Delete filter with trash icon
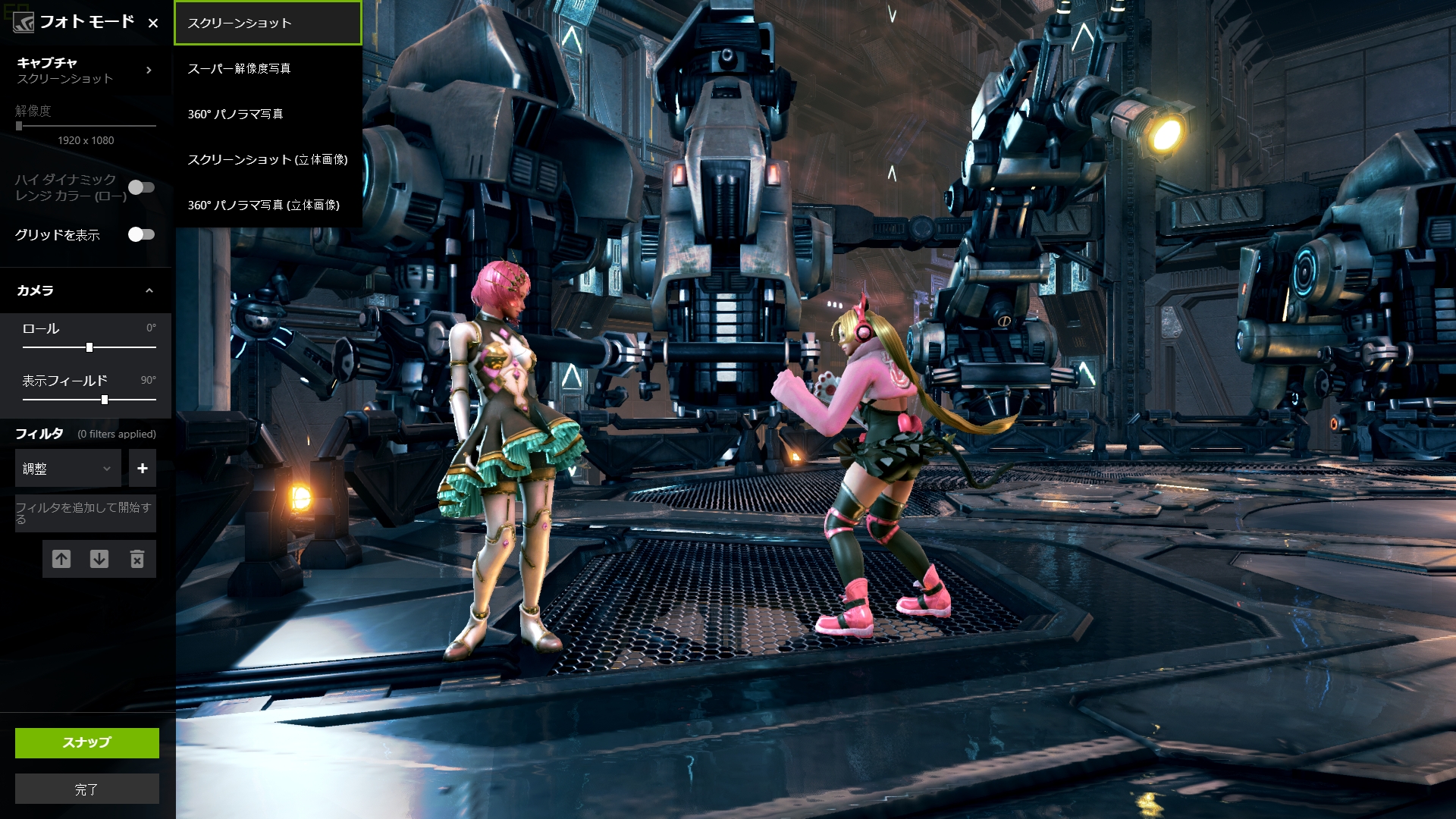The width and height of the screenshot is (1456, 819). [x=137, y=559]
